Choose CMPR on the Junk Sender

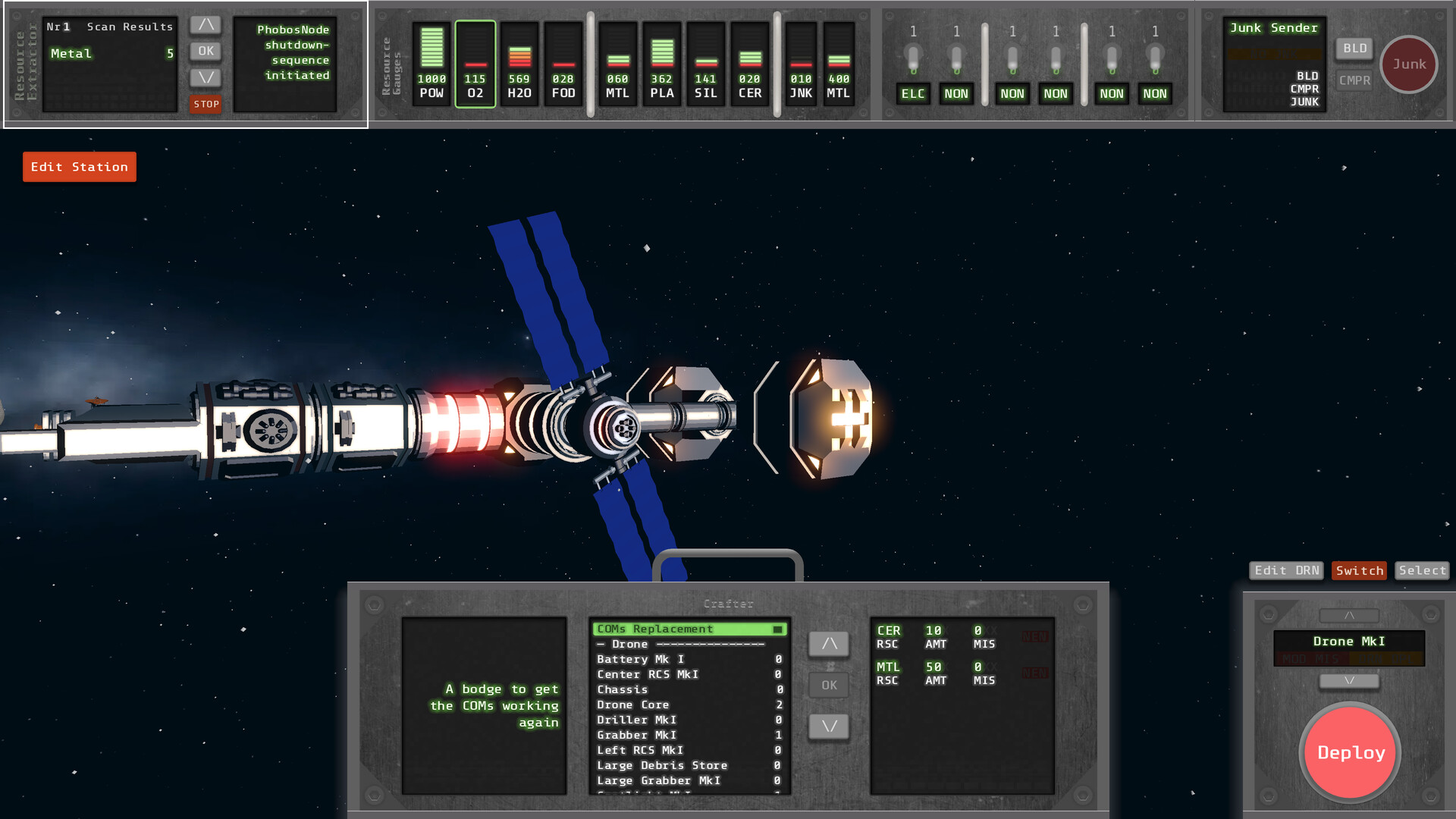(x=1354, y=80)
